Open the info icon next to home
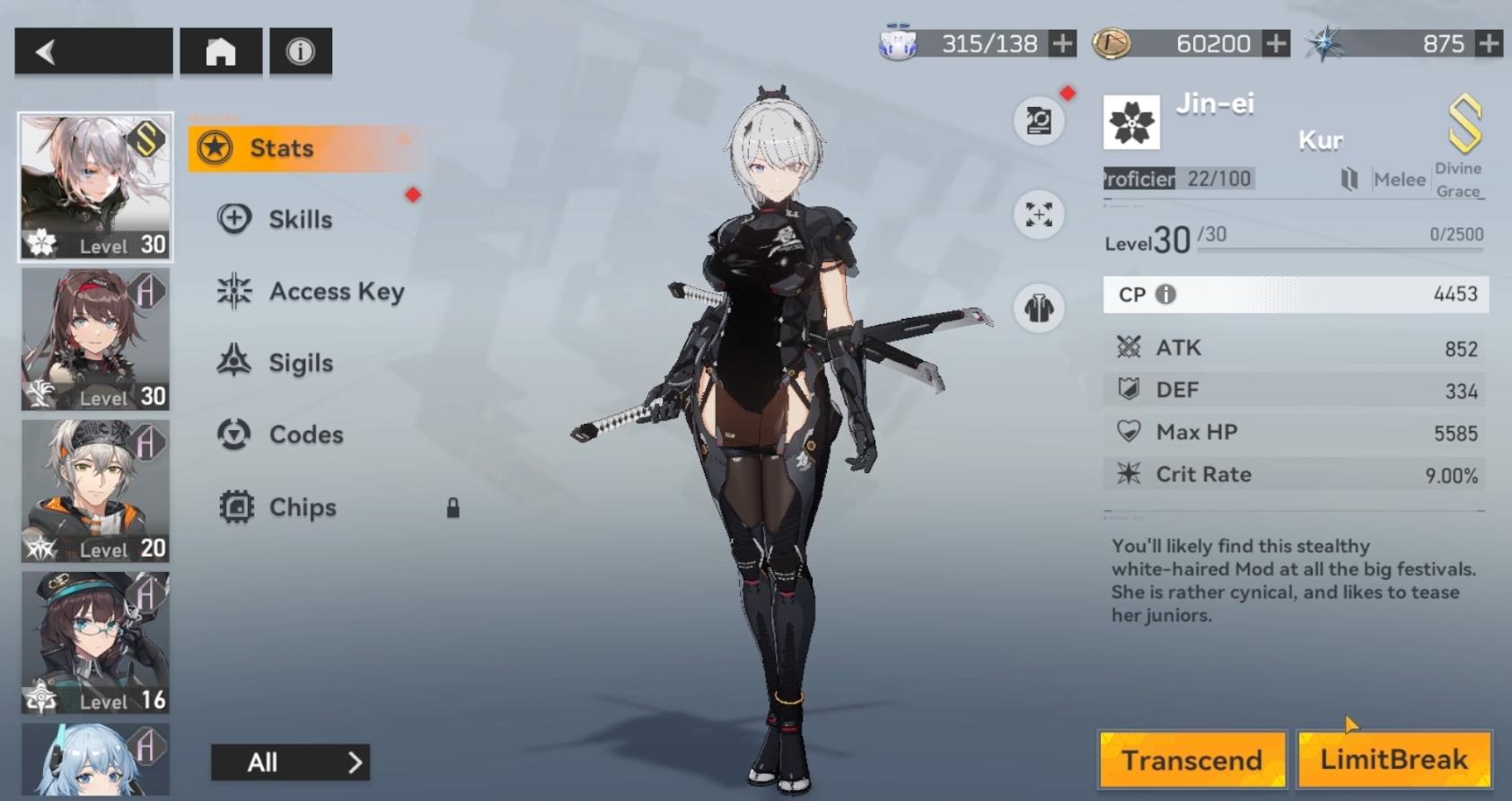1512x801 pixels. coord(302,51)
